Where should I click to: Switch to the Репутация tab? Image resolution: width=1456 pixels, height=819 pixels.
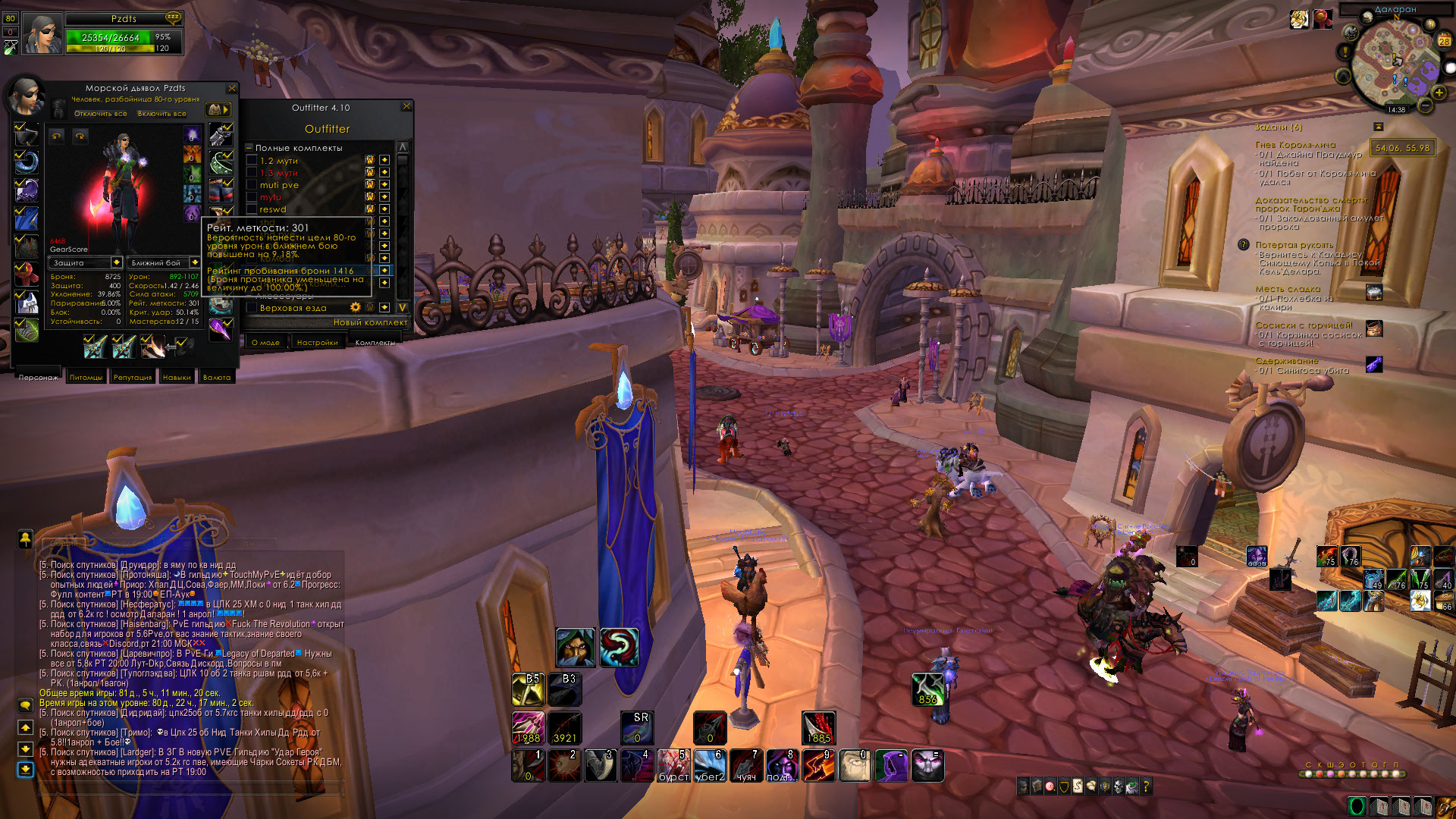click(132, 377)
